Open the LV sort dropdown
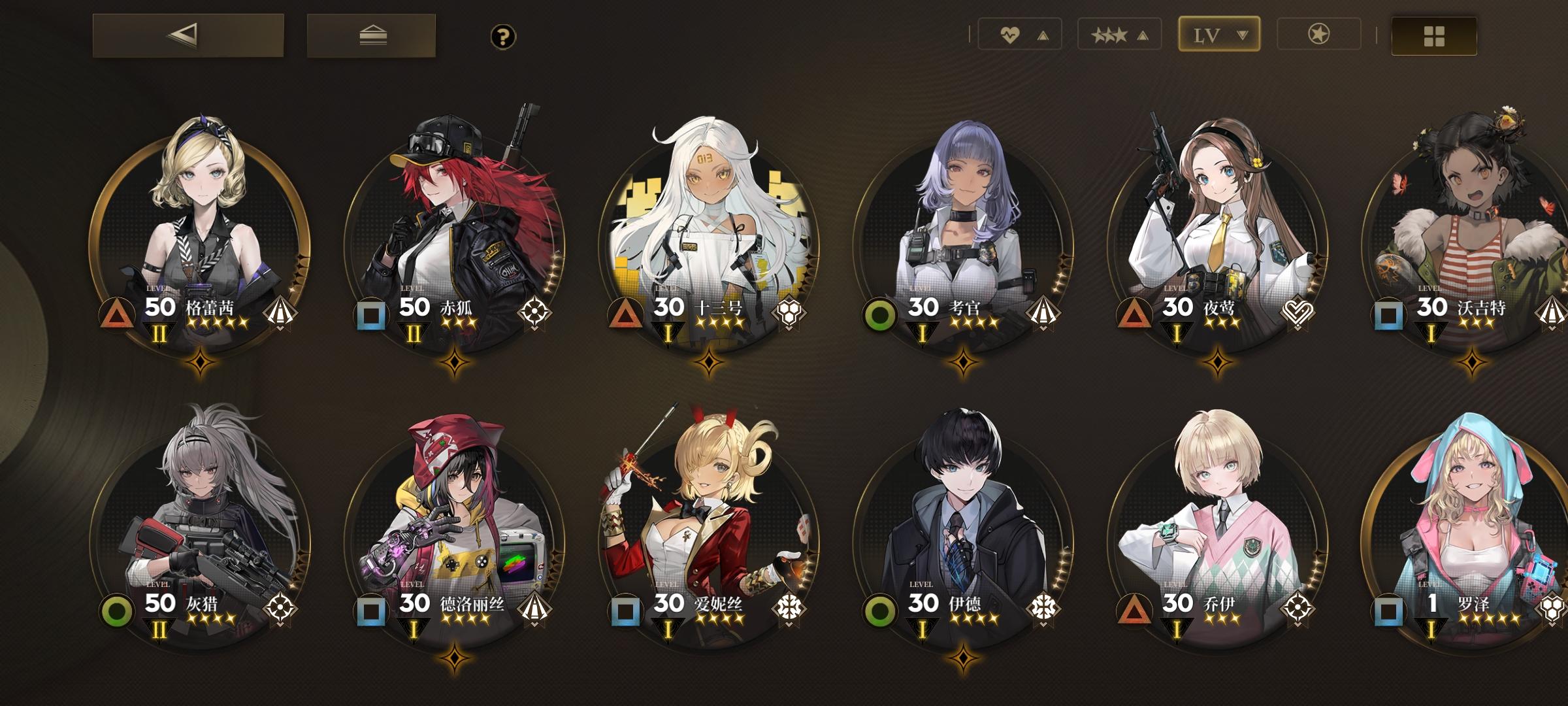Image resolution: width=1568 pixels, height=706 pixels. 1218,34
